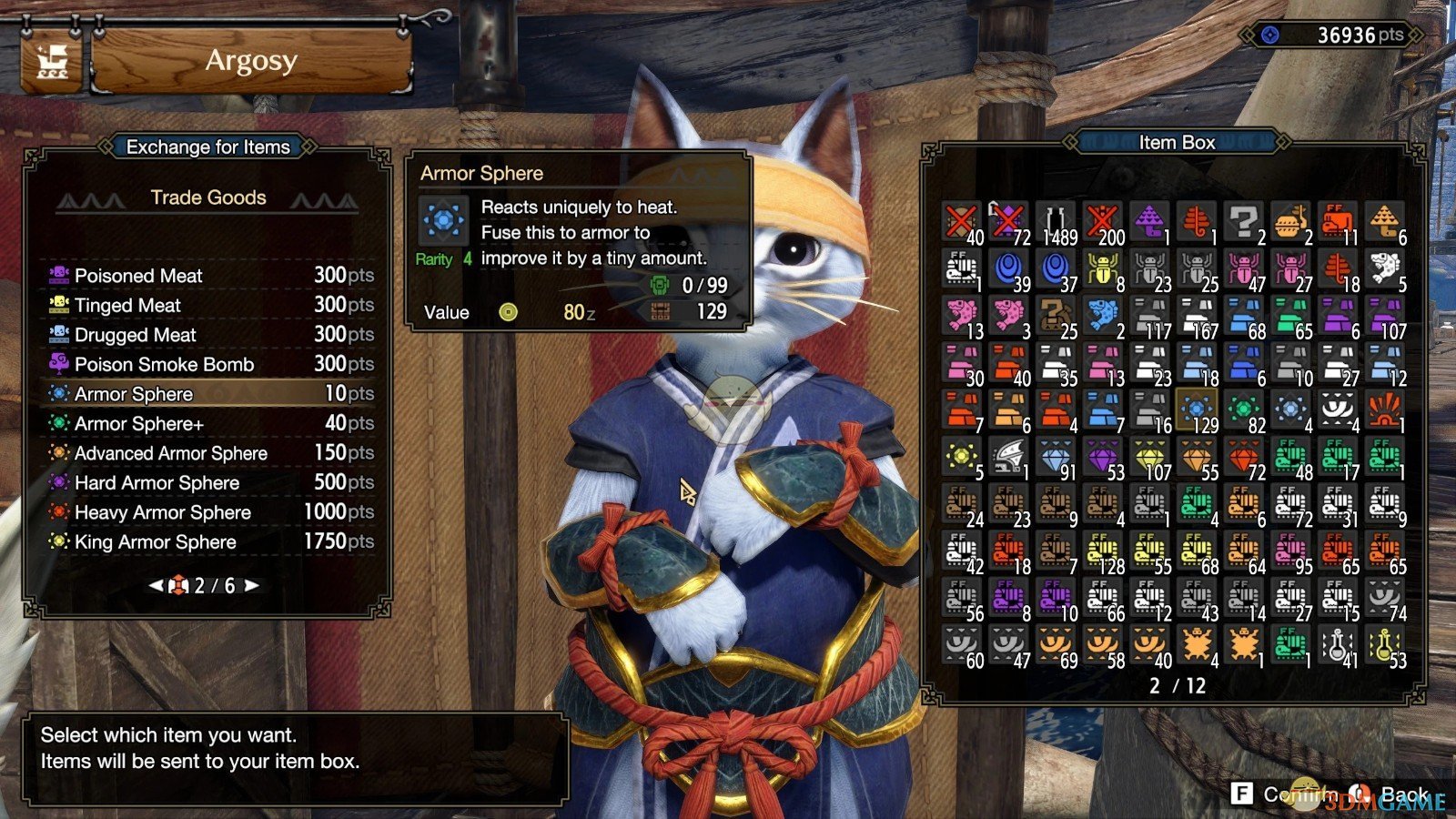Select Poison Smoke Bomb for exchange
This screenshot has height=819, width=1456.
(x=207, y=365)
